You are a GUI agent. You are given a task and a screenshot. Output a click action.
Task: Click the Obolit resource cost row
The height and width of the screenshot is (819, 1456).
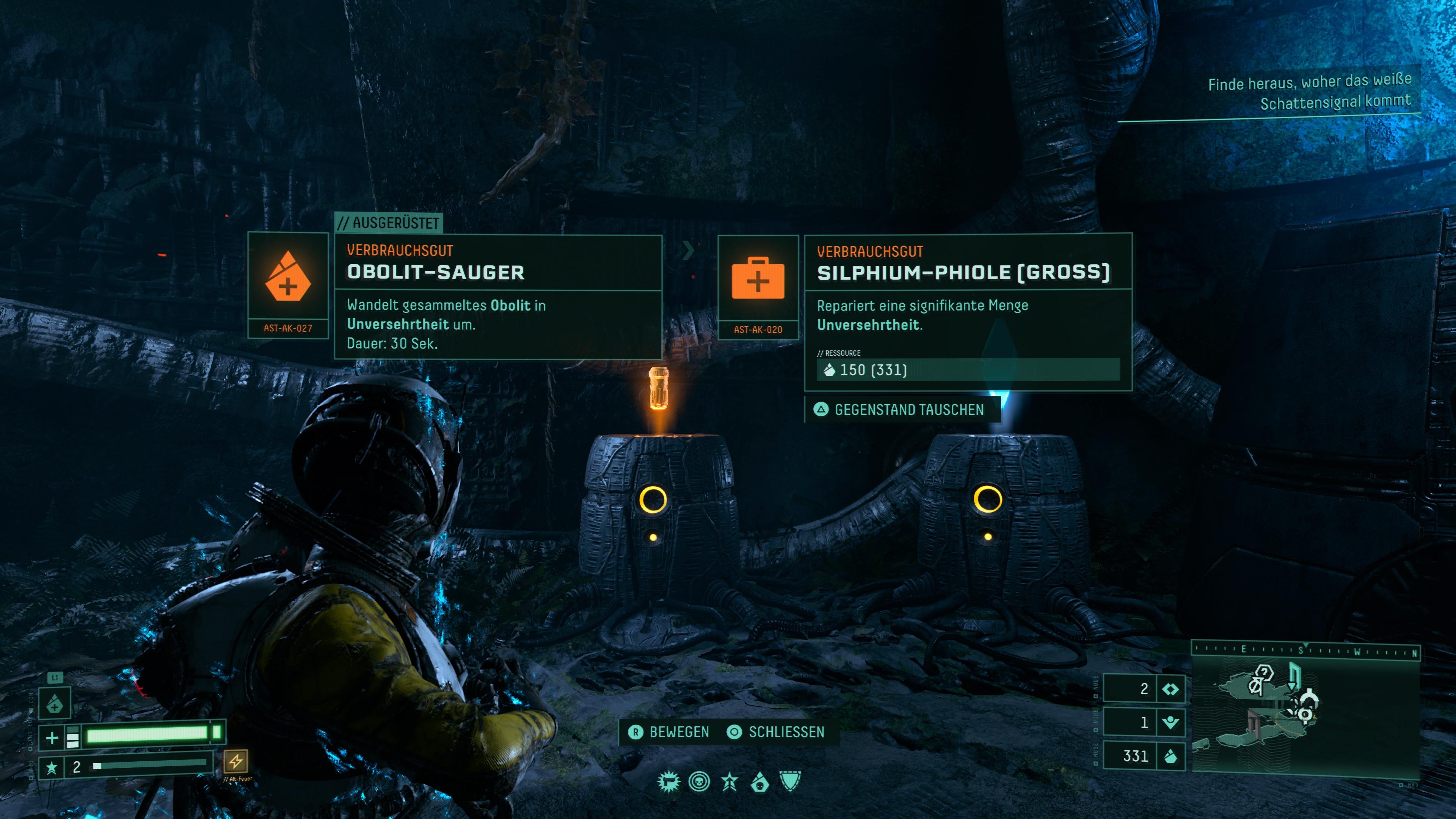tap(968, 370)
